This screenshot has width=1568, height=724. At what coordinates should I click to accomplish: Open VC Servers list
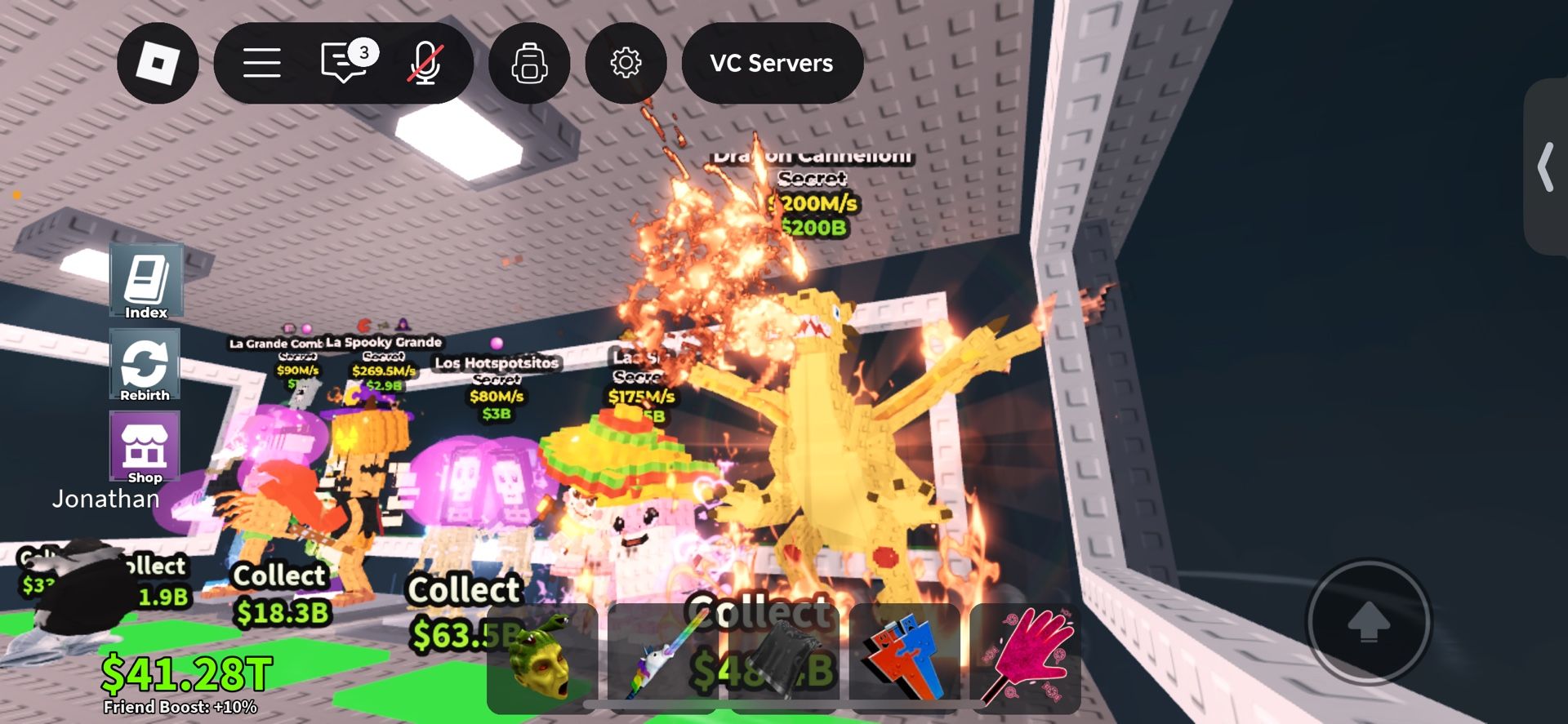(x=772, y=64)
